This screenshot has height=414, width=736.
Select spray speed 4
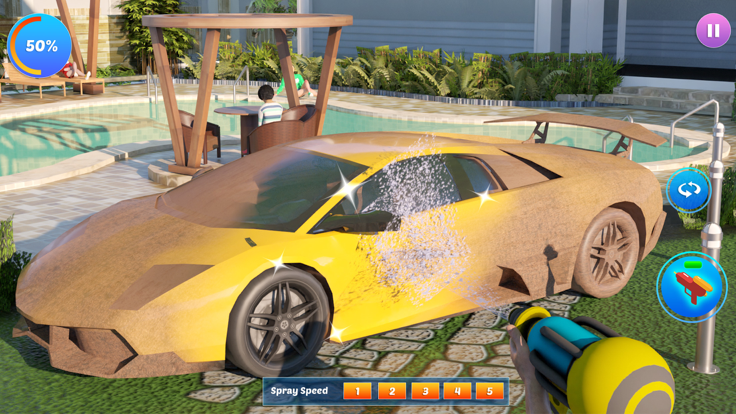coord(457,391)
